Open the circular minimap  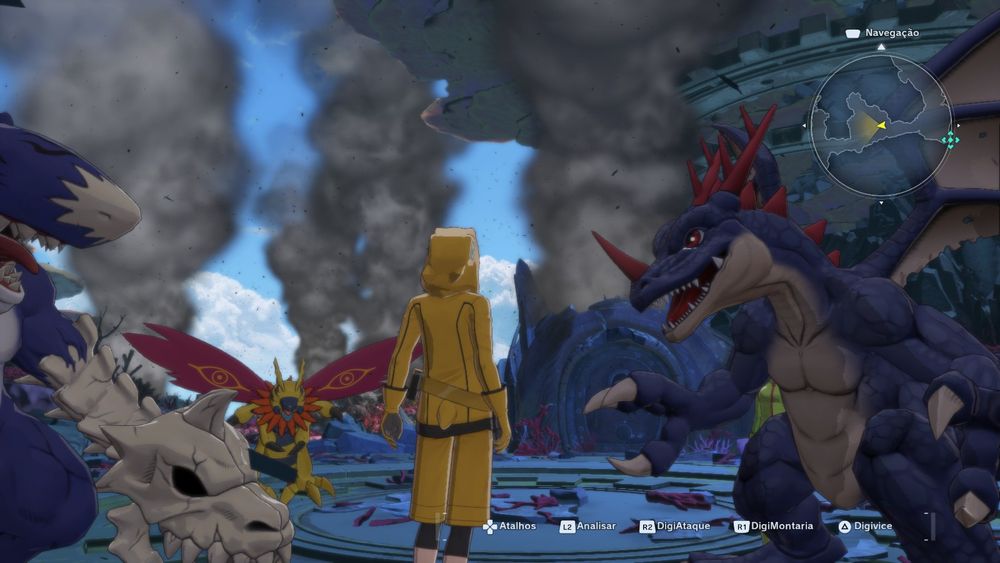point(879,126)
